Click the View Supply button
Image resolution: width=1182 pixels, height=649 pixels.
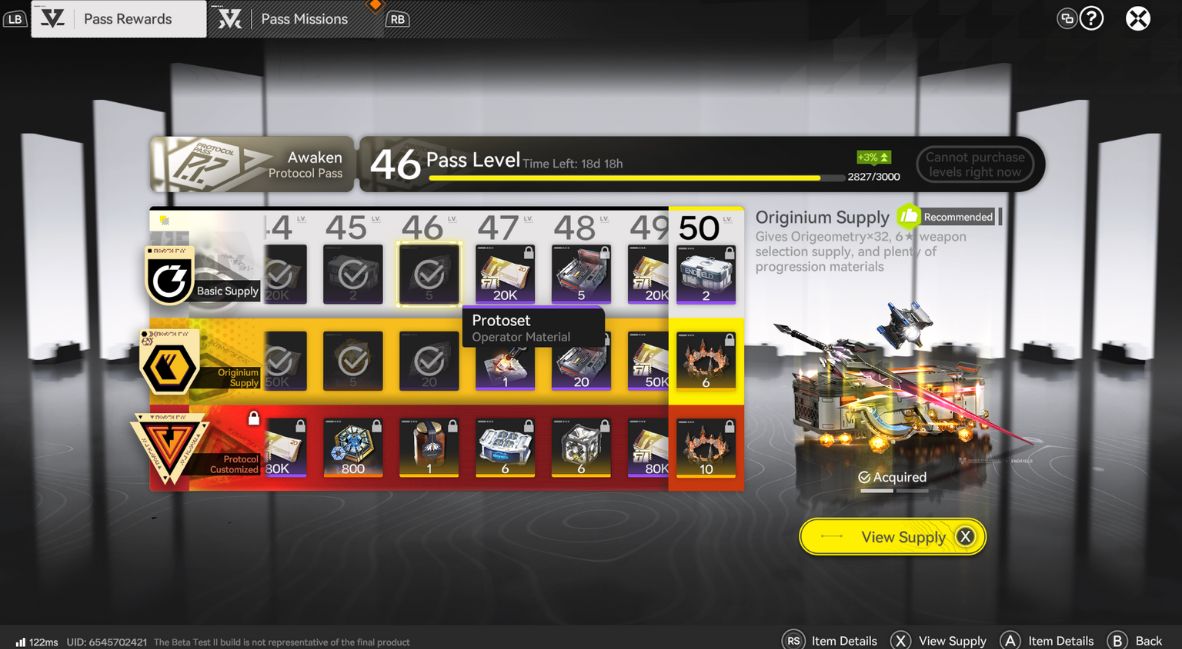(892, 537)
